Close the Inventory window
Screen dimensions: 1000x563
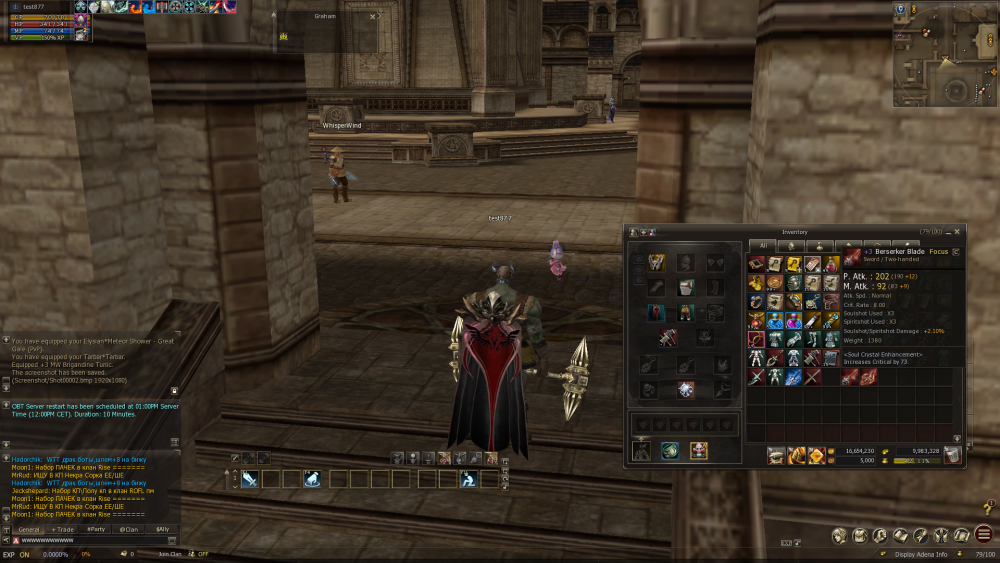coord(957,231)
